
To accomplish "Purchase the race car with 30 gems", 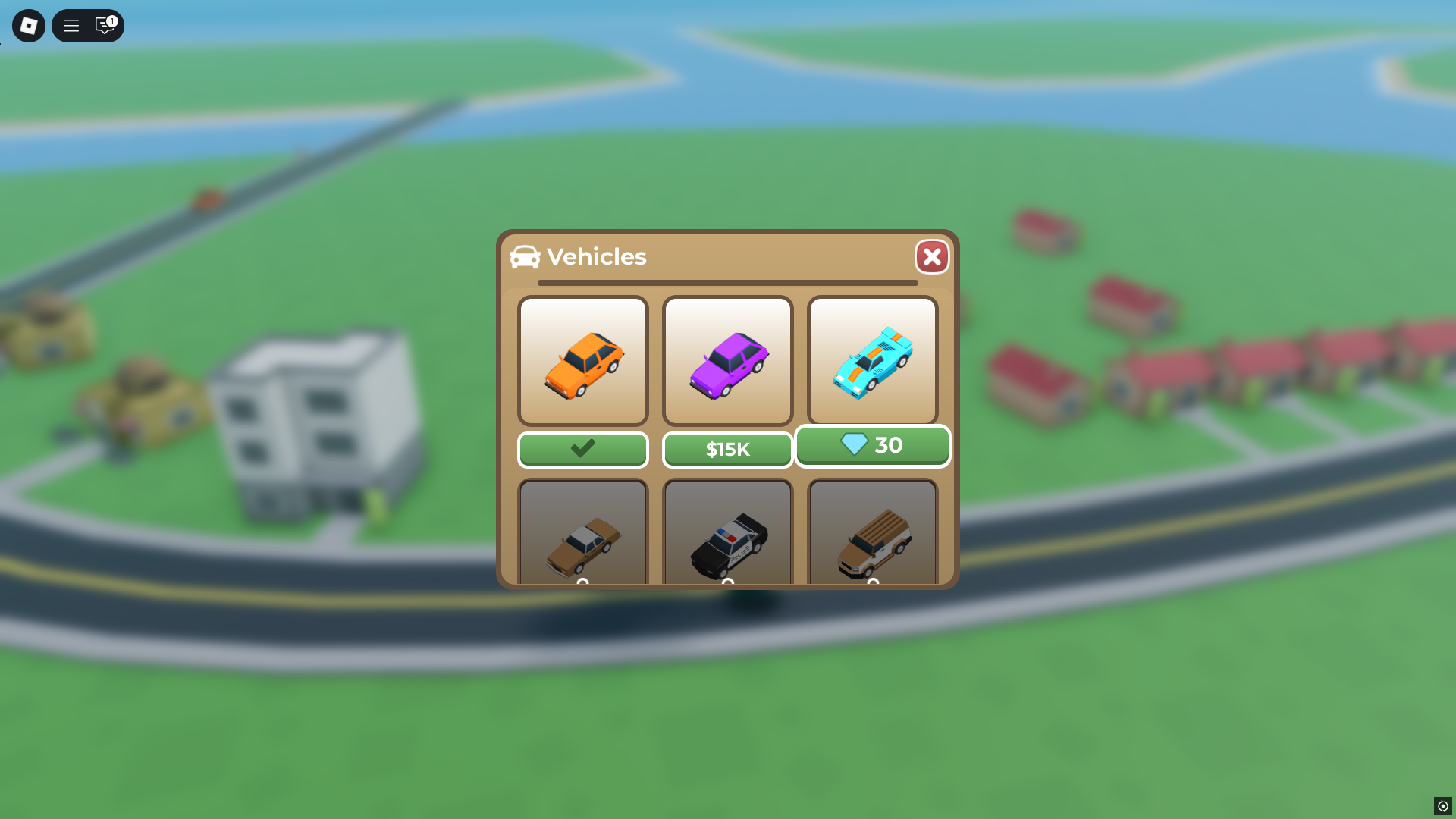I will [x=872, y=446].
